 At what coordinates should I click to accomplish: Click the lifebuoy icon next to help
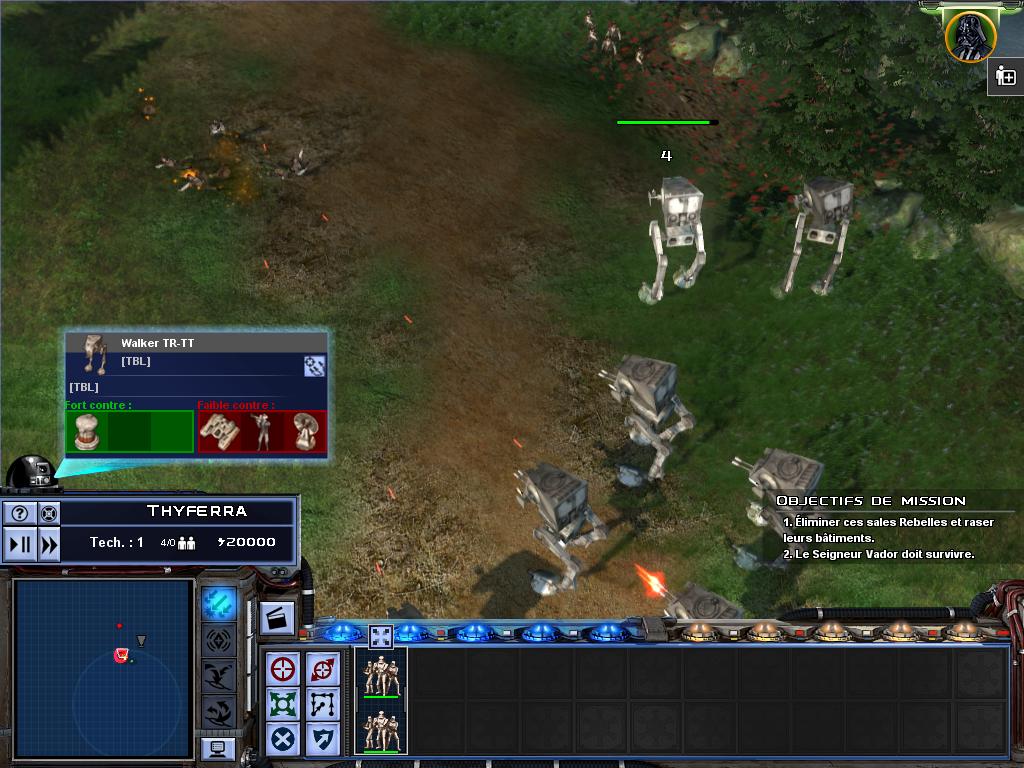click(48, 514)
